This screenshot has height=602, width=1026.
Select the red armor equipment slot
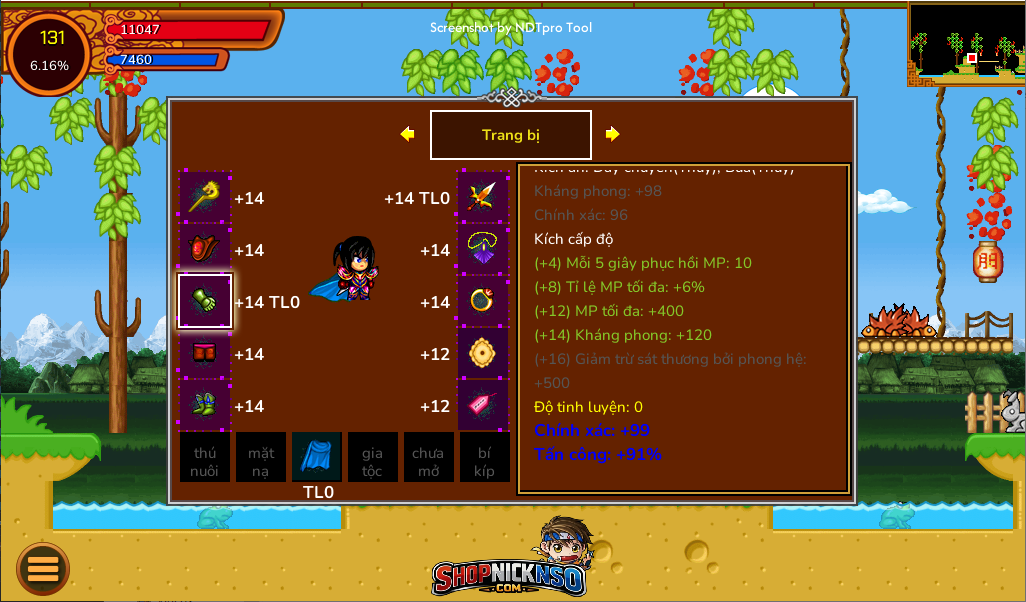click(x=205, y=249)
